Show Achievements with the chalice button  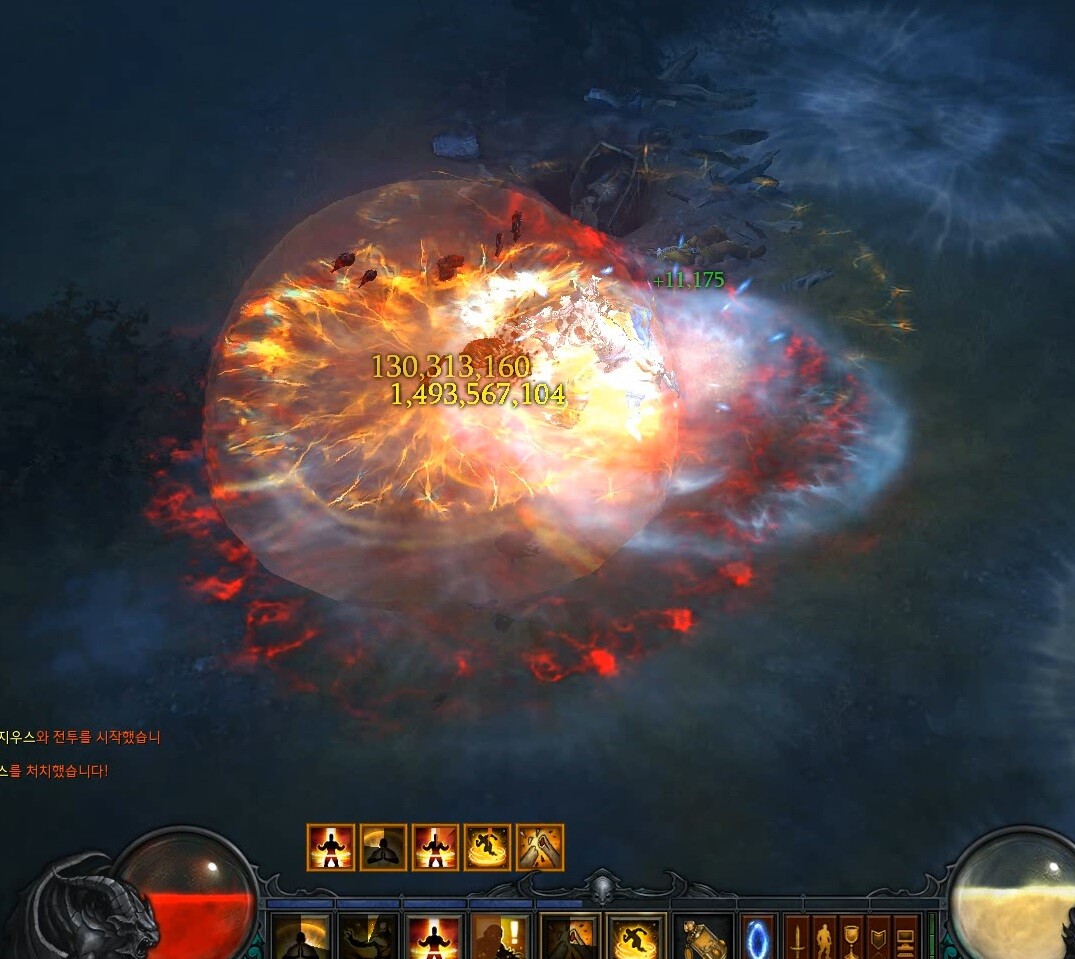[x=852, y=938]
